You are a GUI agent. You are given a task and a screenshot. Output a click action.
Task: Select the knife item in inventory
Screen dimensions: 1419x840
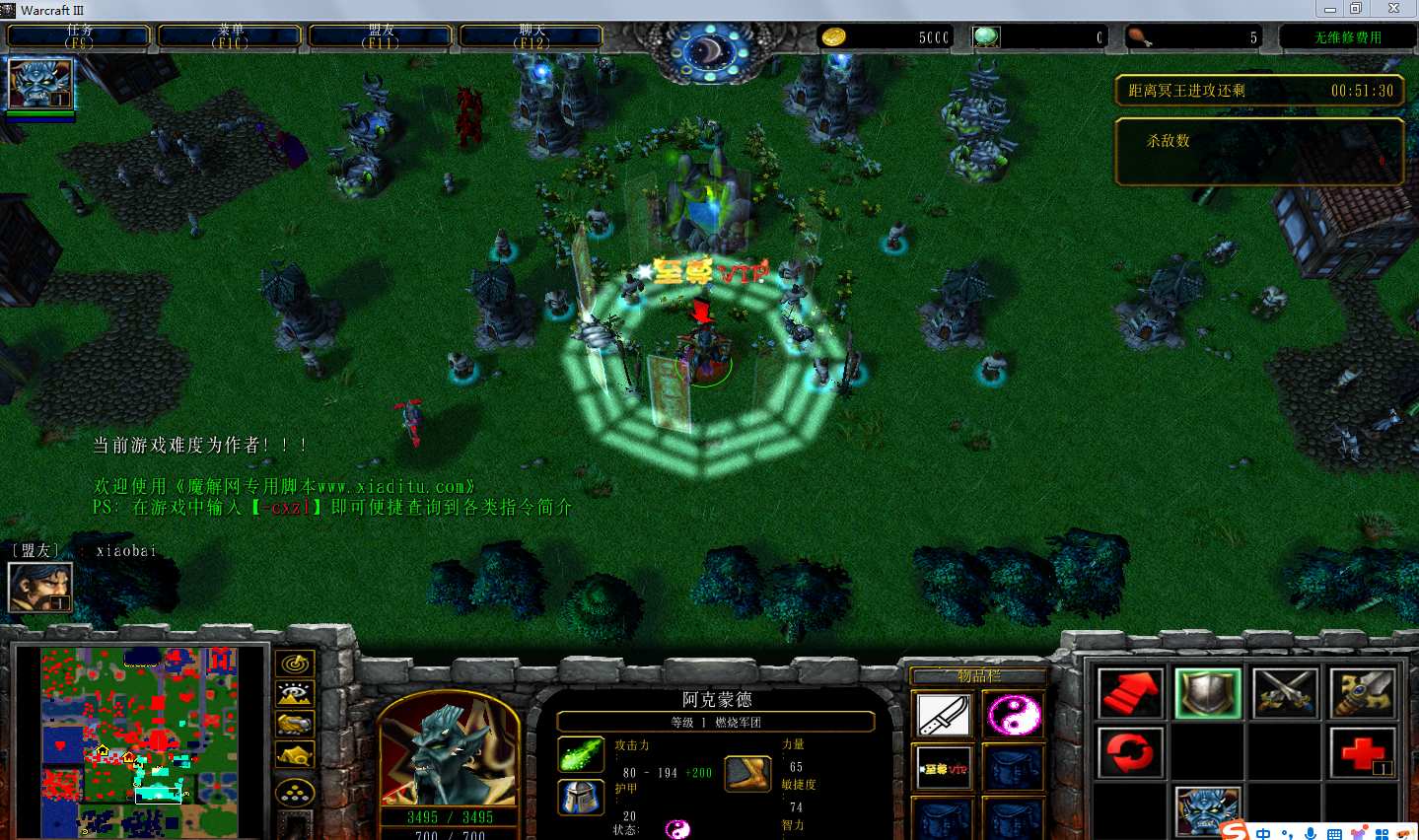click(x=944, y=716)
